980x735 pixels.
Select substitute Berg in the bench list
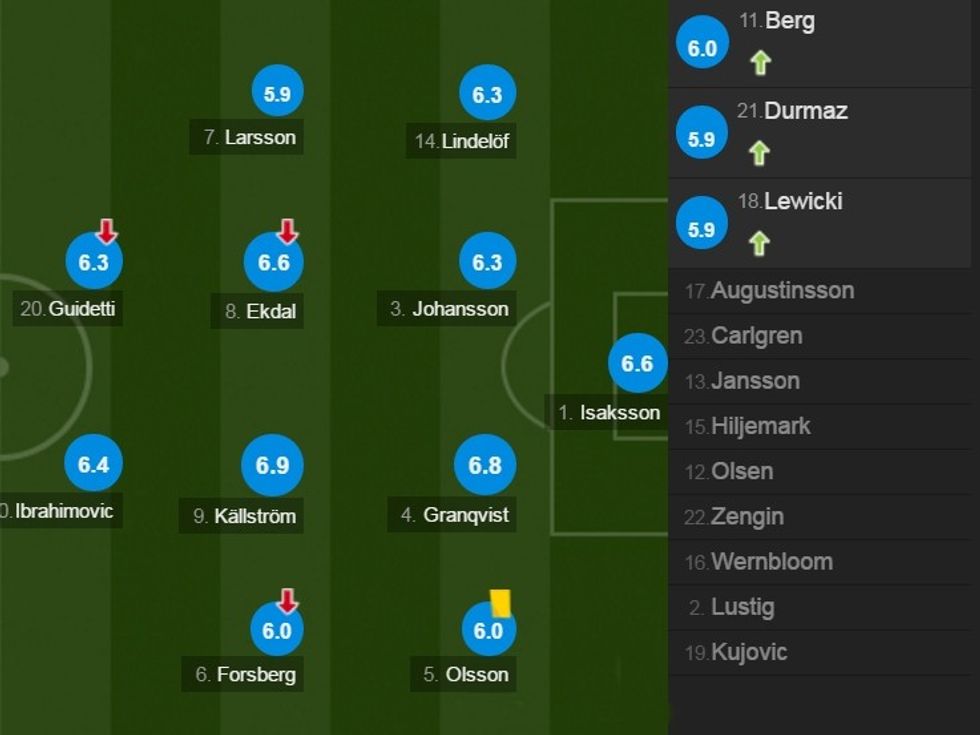pos(790,21)
